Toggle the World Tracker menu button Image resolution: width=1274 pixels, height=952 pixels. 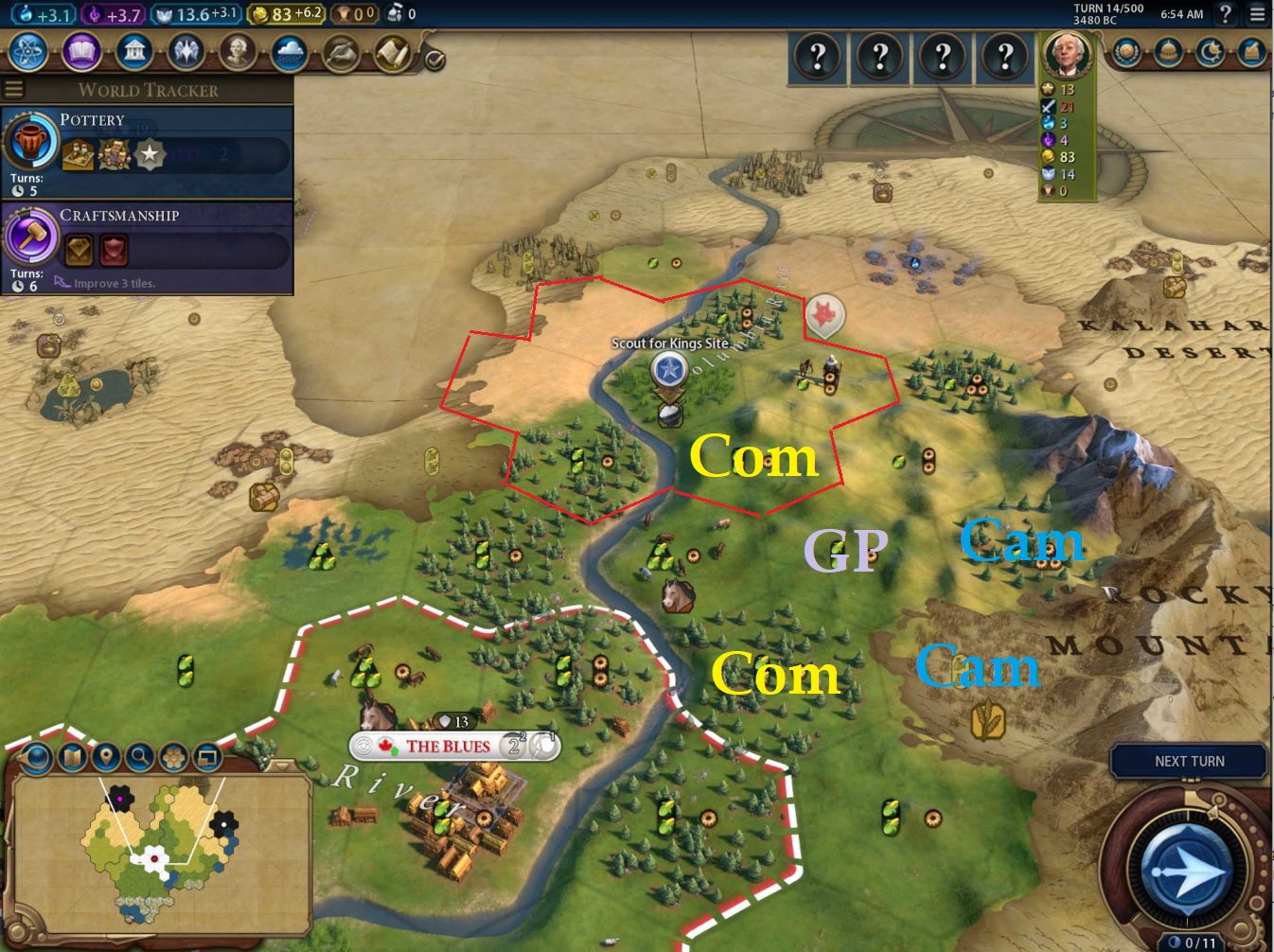coord(13,90)
